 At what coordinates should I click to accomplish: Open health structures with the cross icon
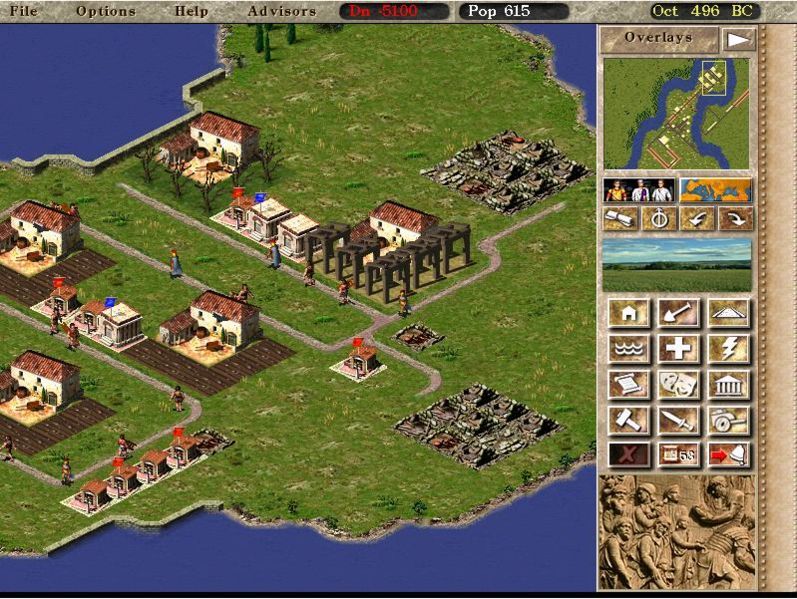[x=678, y=349]
